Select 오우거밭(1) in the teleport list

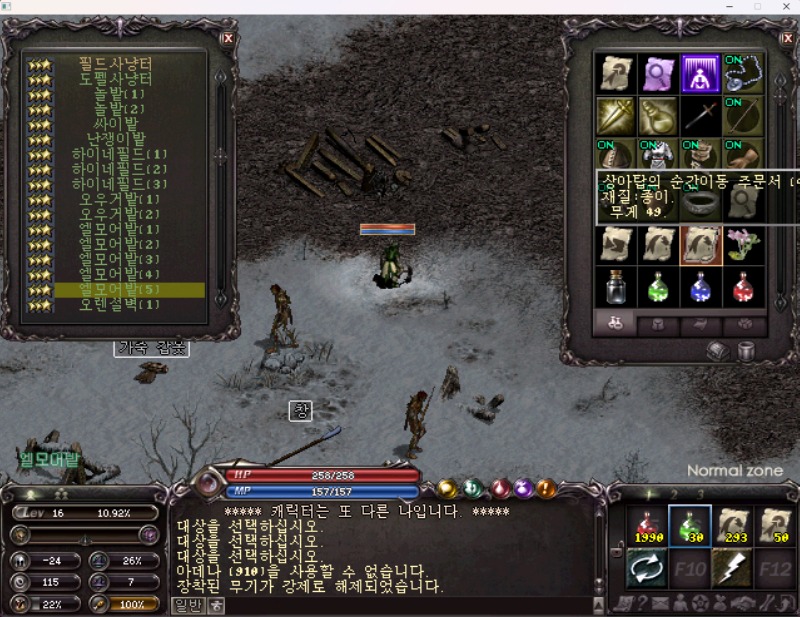click(119, 199)
